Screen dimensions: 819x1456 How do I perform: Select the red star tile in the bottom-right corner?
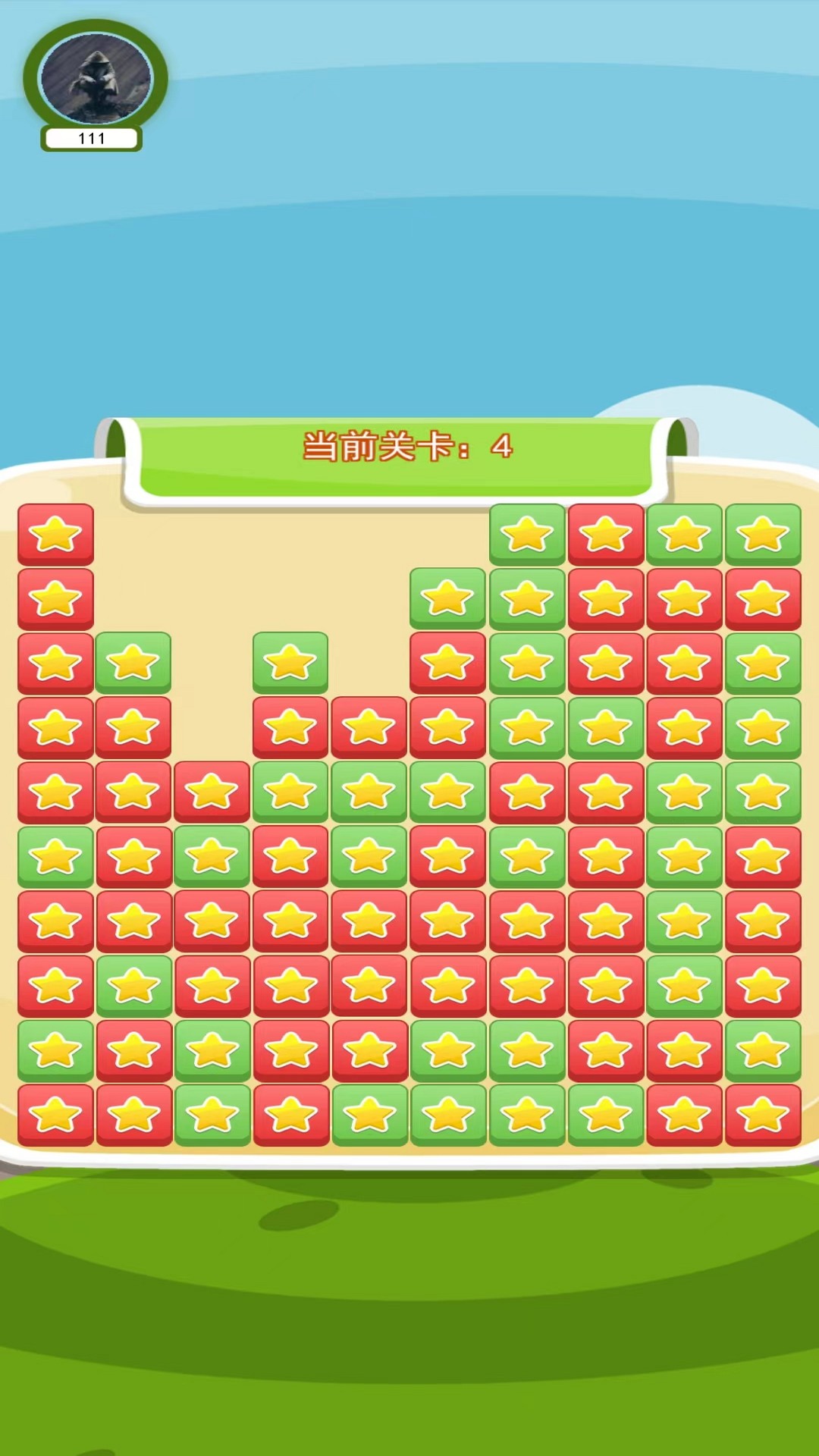763,1115
